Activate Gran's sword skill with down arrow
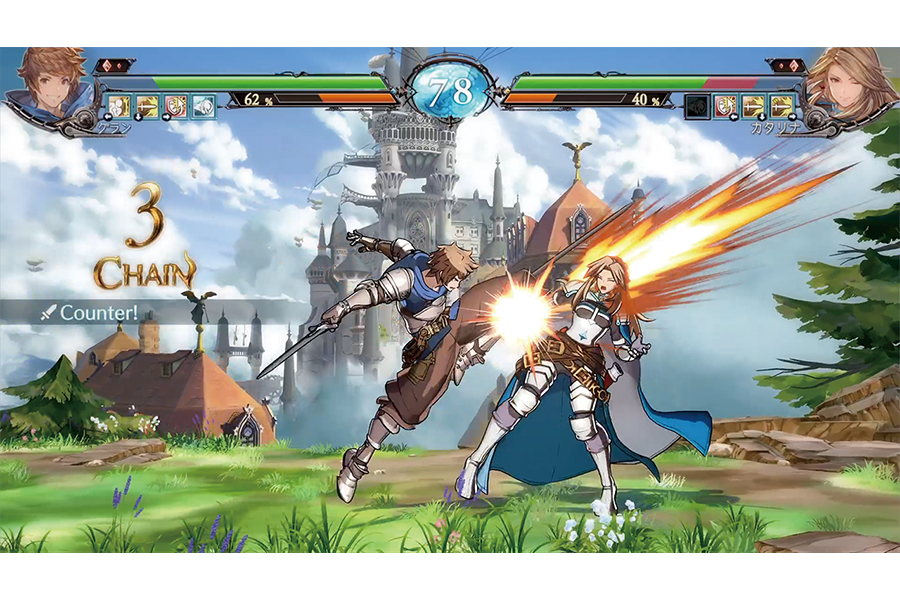 point(148,106)
